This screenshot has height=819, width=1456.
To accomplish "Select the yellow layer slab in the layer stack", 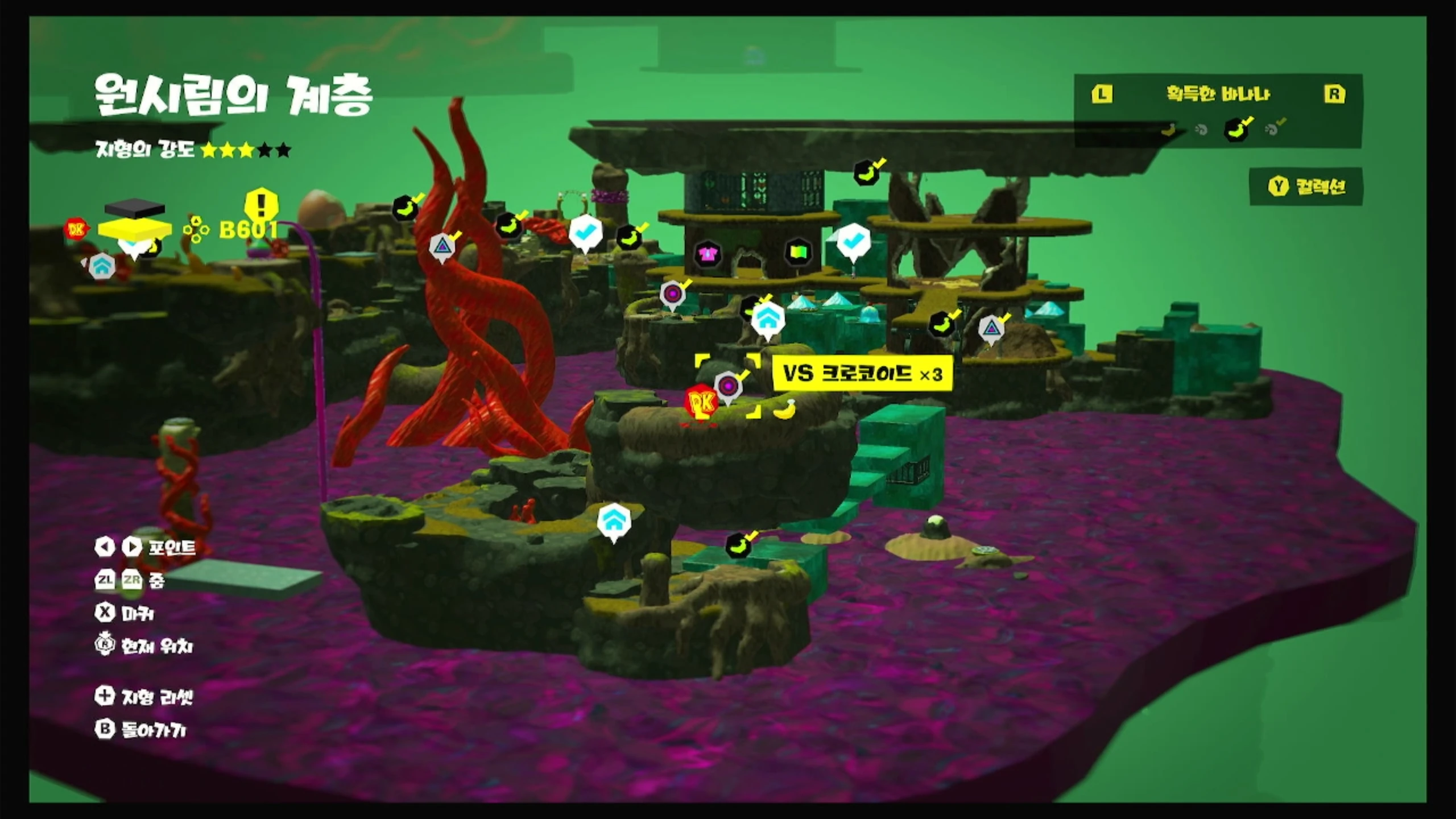I will point(135,229).
